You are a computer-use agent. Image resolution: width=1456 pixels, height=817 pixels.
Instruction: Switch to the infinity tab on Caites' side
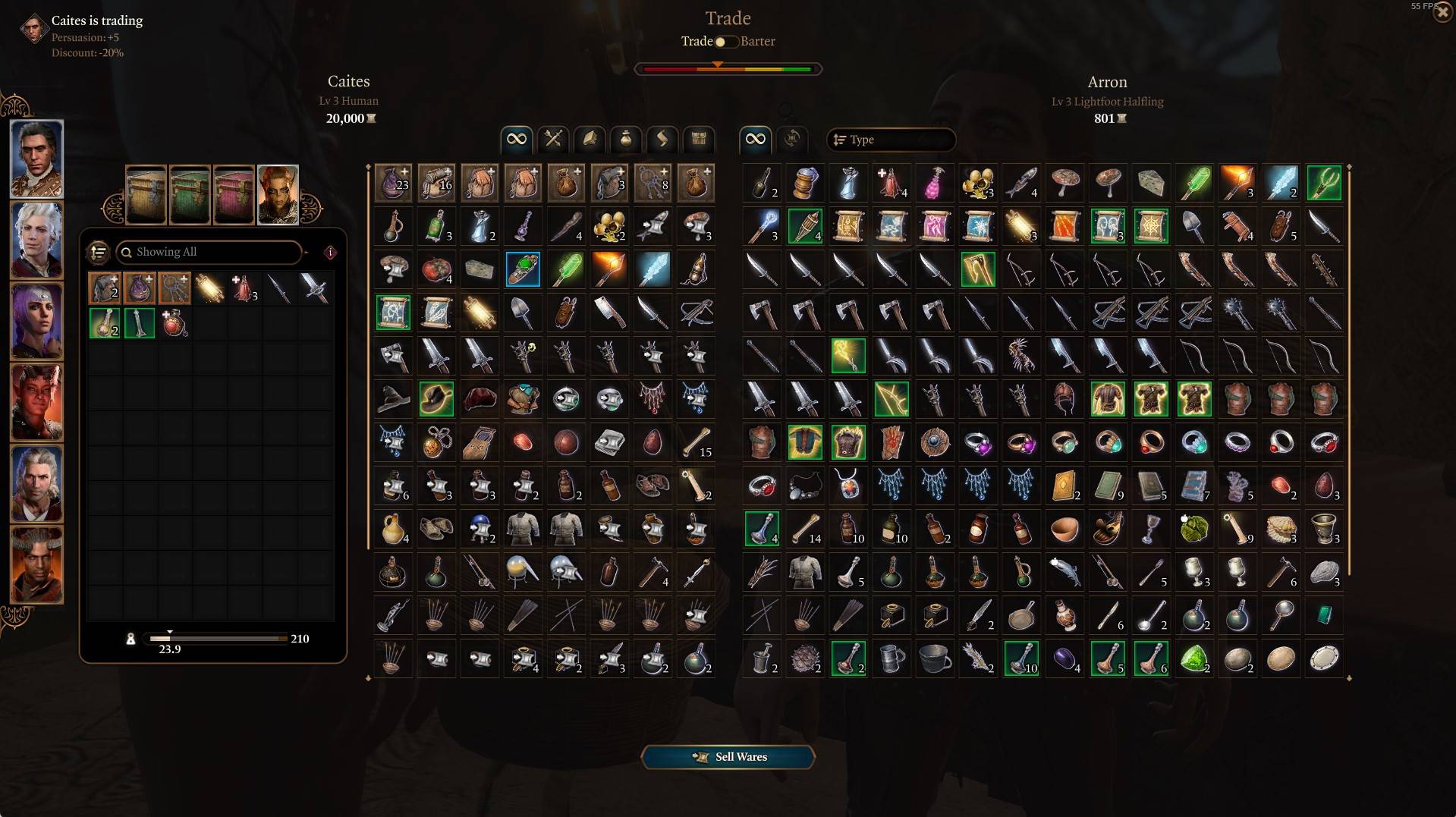(515, 140)
